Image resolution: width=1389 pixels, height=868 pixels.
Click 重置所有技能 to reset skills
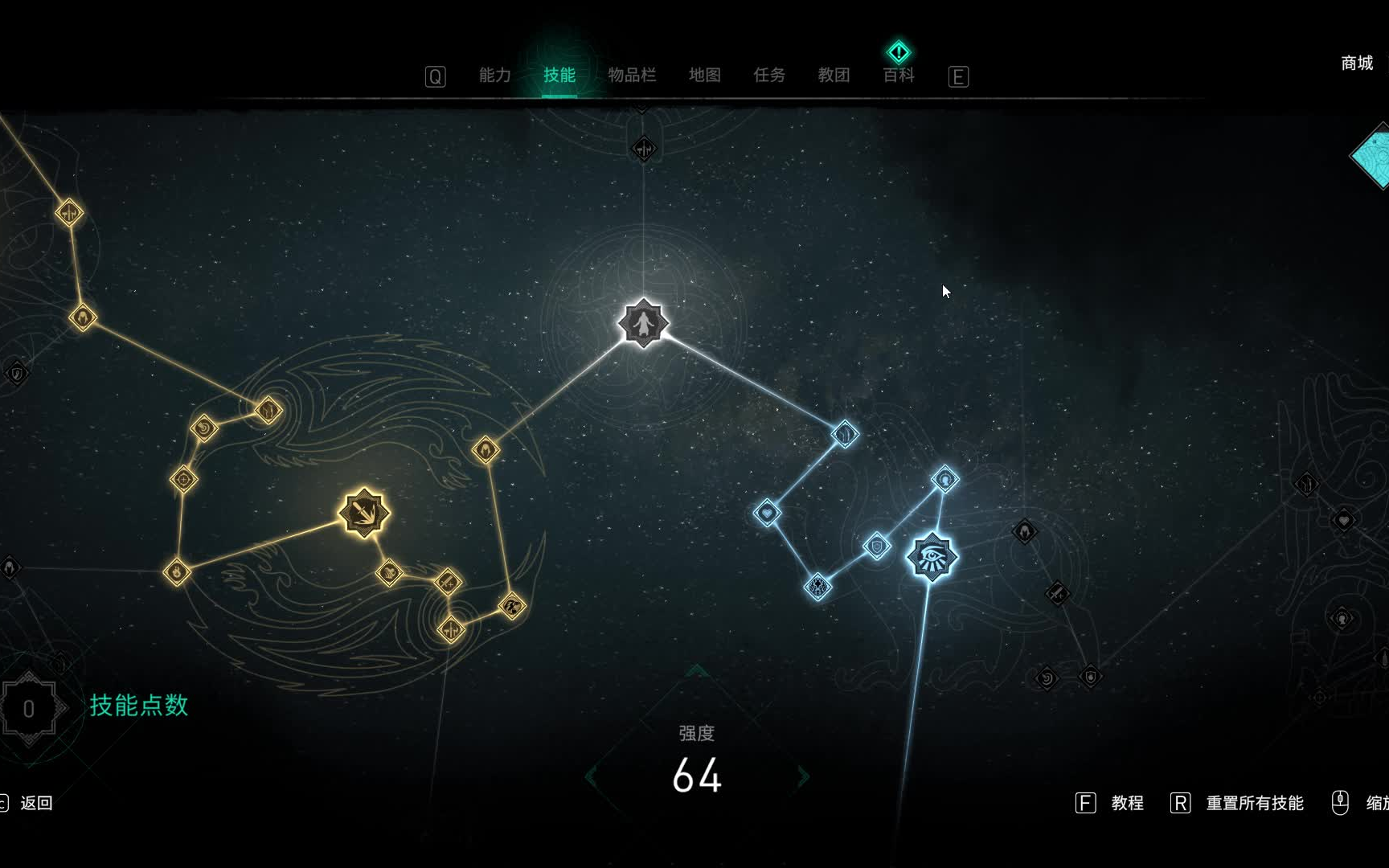coord(1254,803)
